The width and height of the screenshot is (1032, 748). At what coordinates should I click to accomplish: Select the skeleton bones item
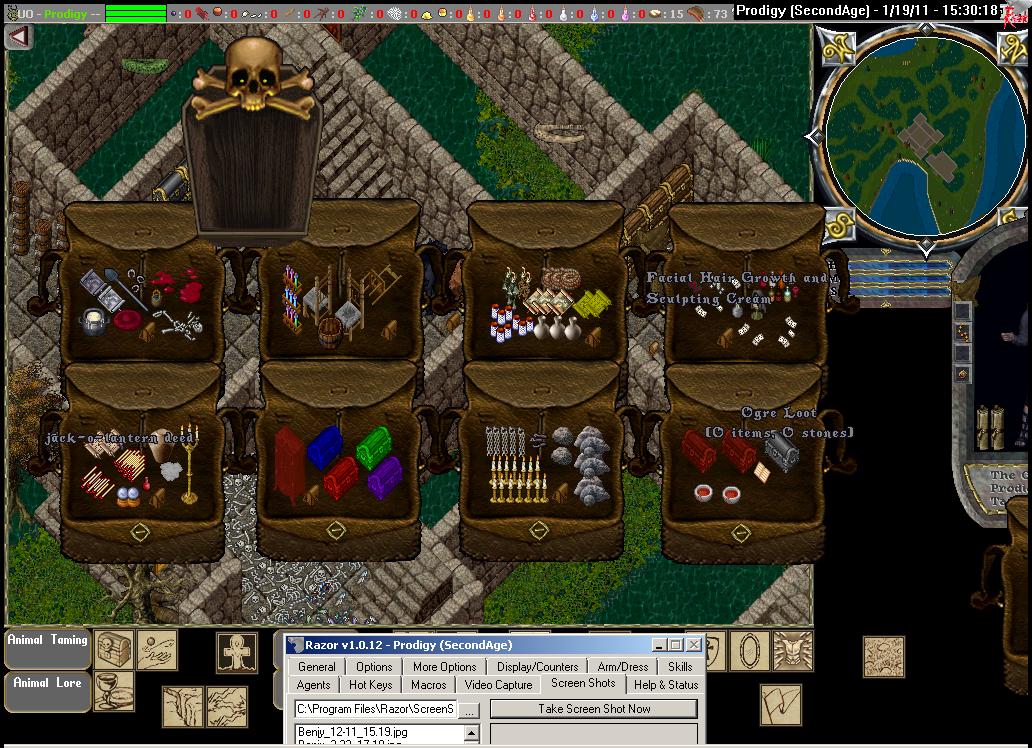point(180,323)
